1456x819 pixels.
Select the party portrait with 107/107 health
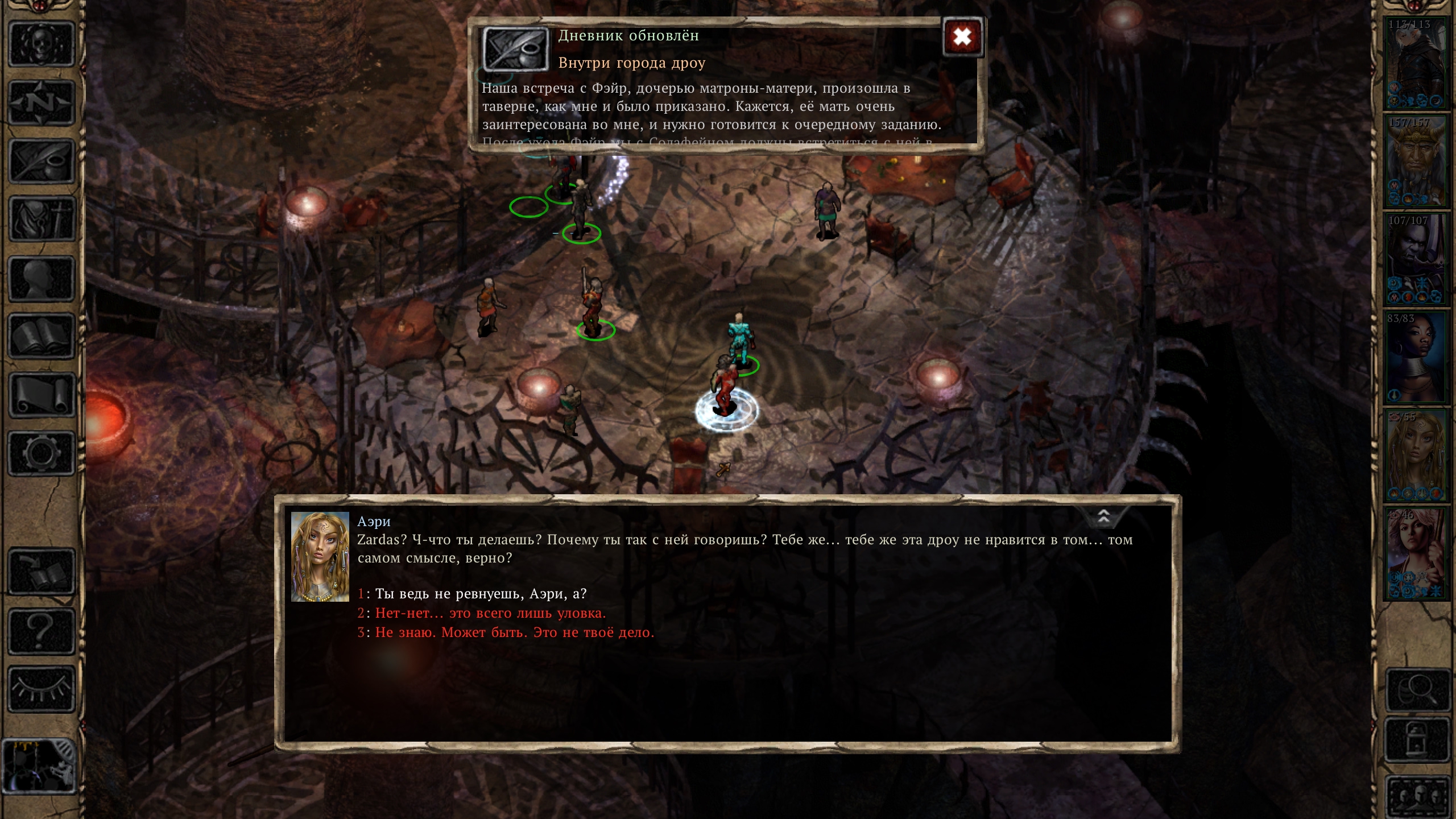1416,259
